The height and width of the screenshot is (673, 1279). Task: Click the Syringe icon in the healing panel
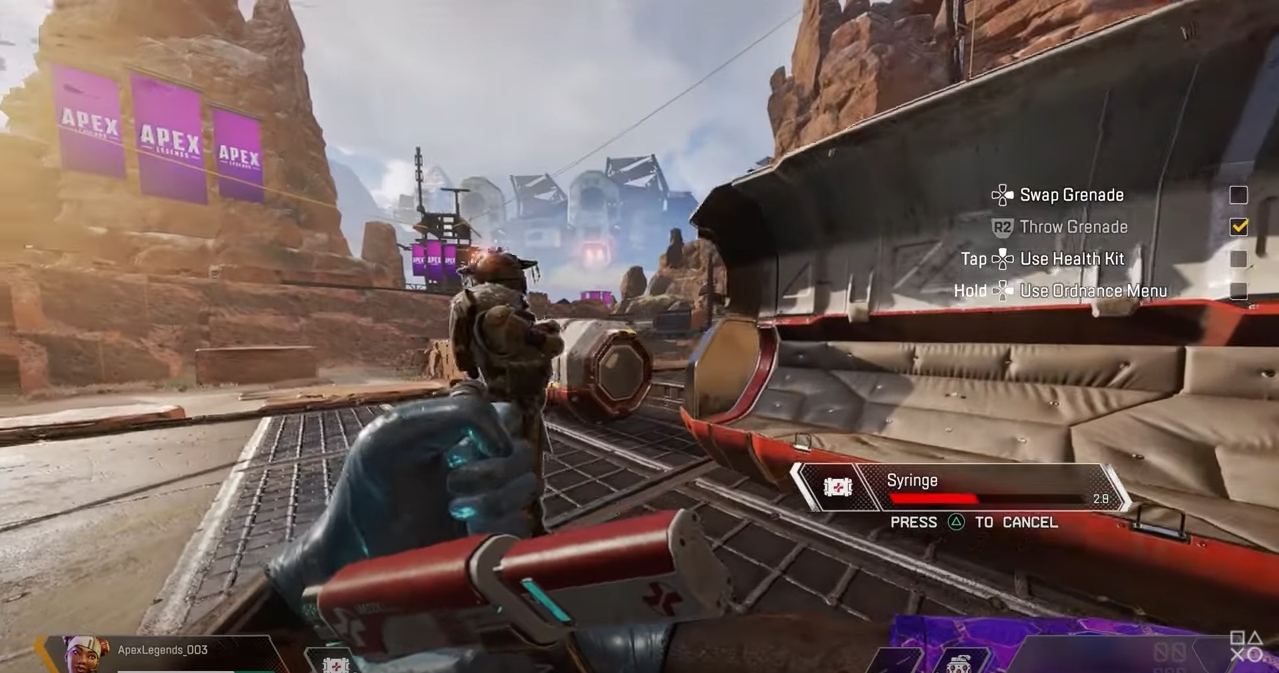(x=835, y=487)
